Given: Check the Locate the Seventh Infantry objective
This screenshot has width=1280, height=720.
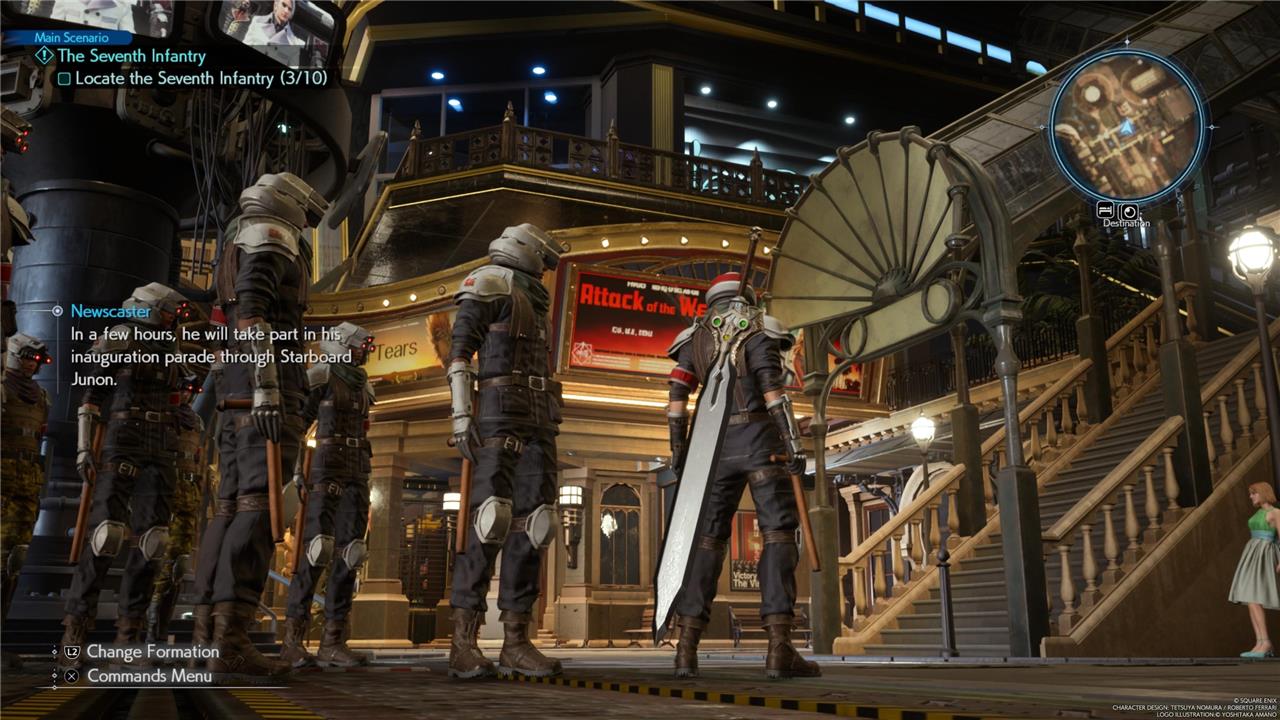Looking at the screenshot, I should pyautogui.click(x=64, y=78).
